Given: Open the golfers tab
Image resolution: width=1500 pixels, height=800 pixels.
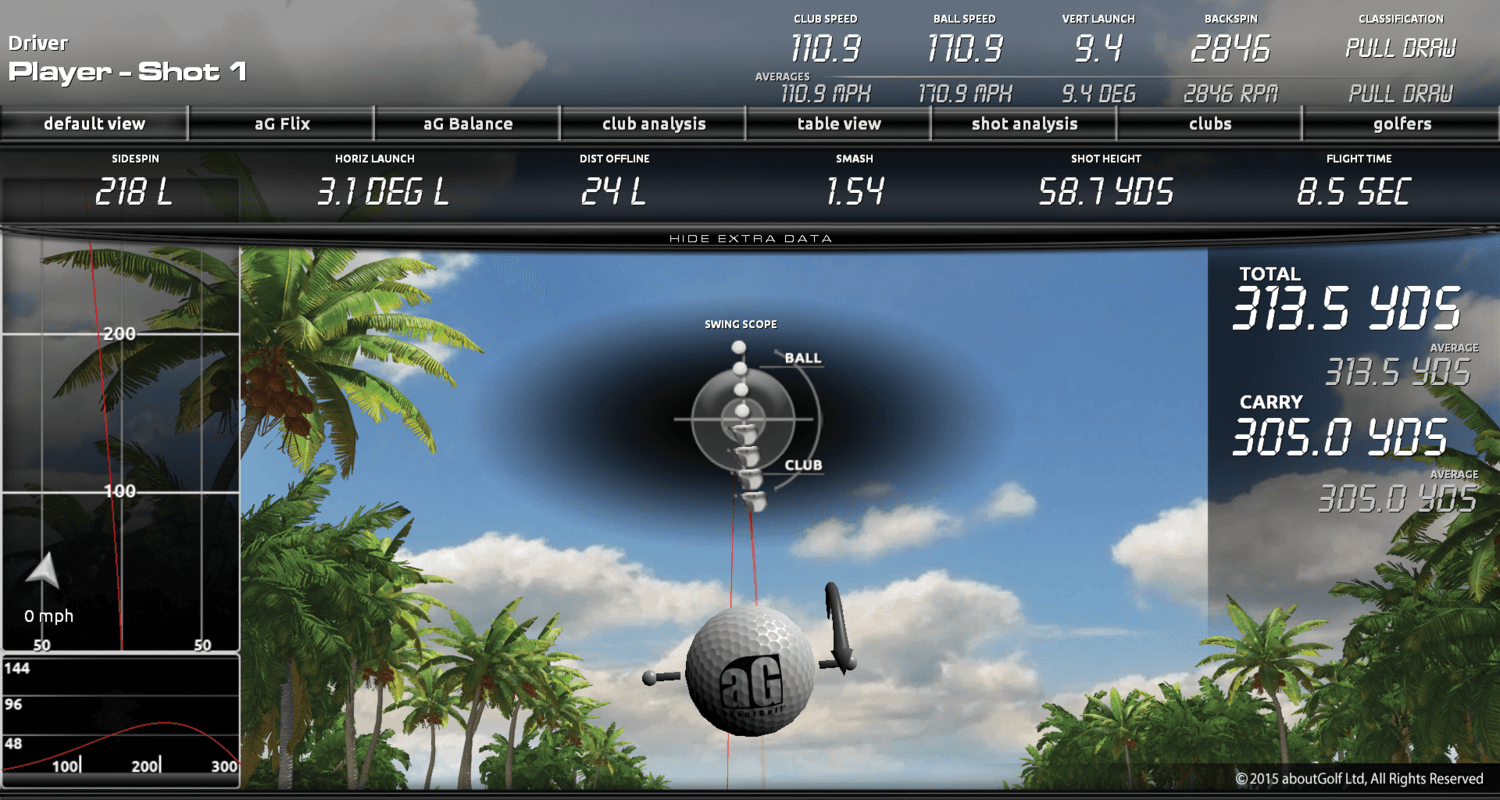Looking at the screenshot, I should pyautogui.click(x=1402, y=124).
